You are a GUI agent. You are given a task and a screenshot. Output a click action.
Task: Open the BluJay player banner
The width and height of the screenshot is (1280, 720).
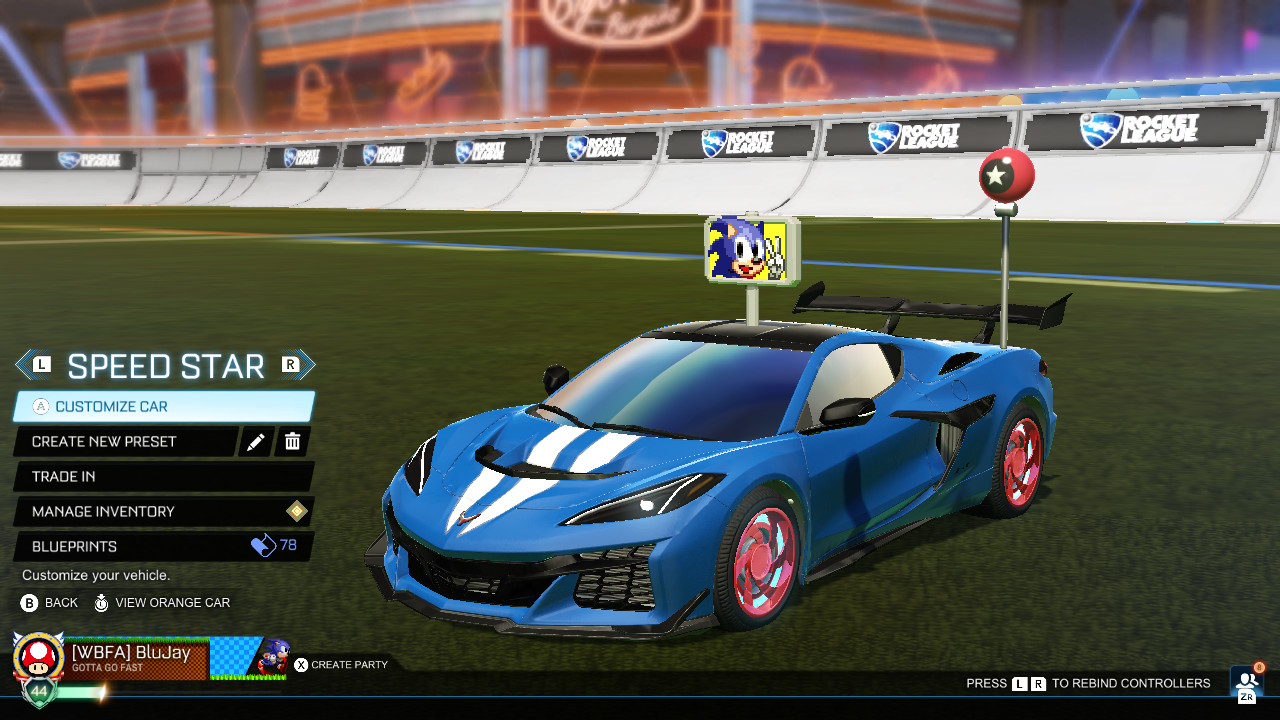point(150,659)
